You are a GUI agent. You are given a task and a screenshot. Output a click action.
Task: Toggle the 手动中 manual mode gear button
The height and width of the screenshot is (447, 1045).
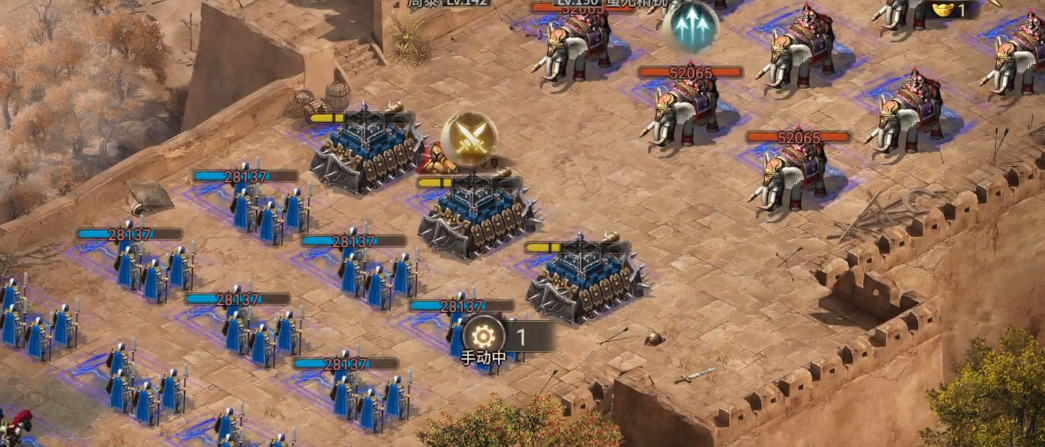point(483,336)
